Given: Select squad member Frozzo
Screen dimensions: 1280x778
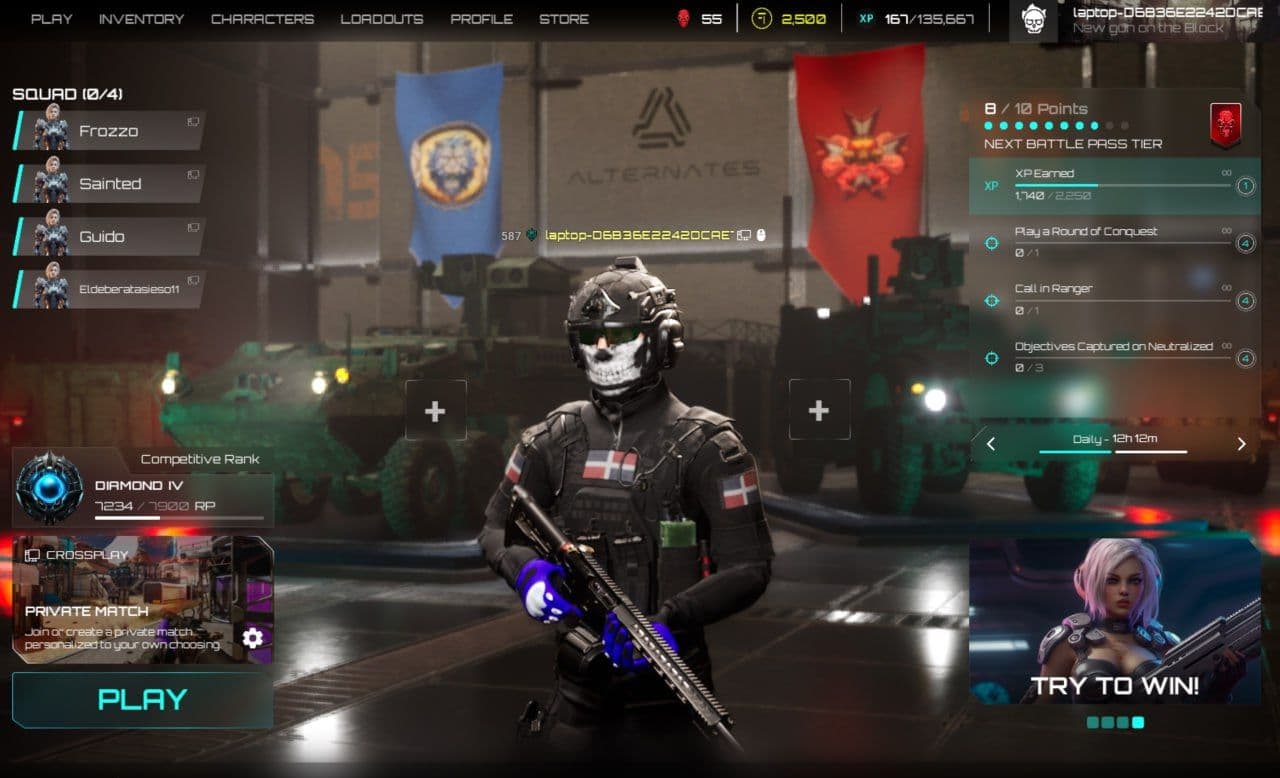Looking at the screenshot, I should point(108,131).
